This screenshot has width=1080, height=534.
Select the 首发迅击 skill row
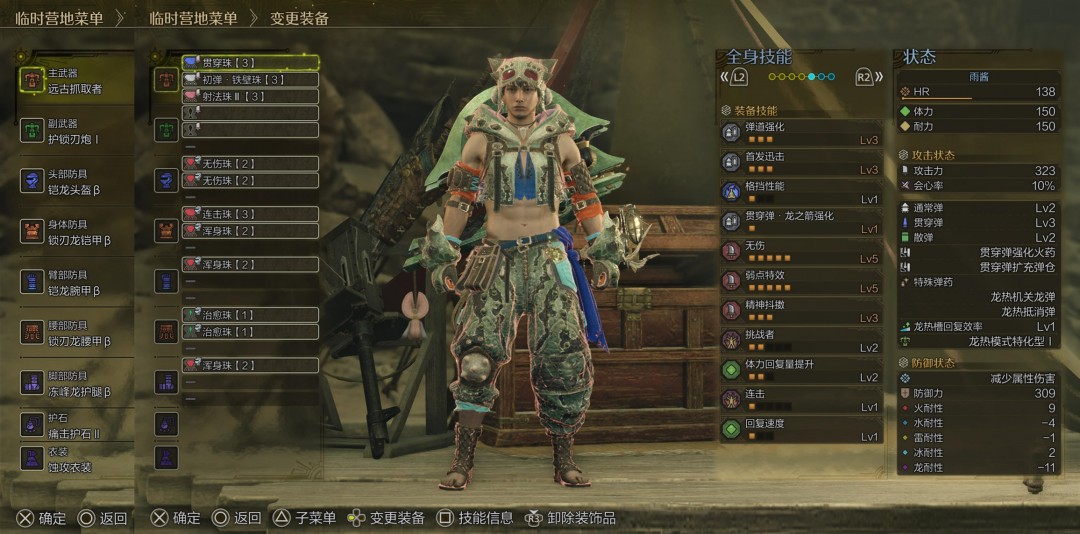point(800,162)
